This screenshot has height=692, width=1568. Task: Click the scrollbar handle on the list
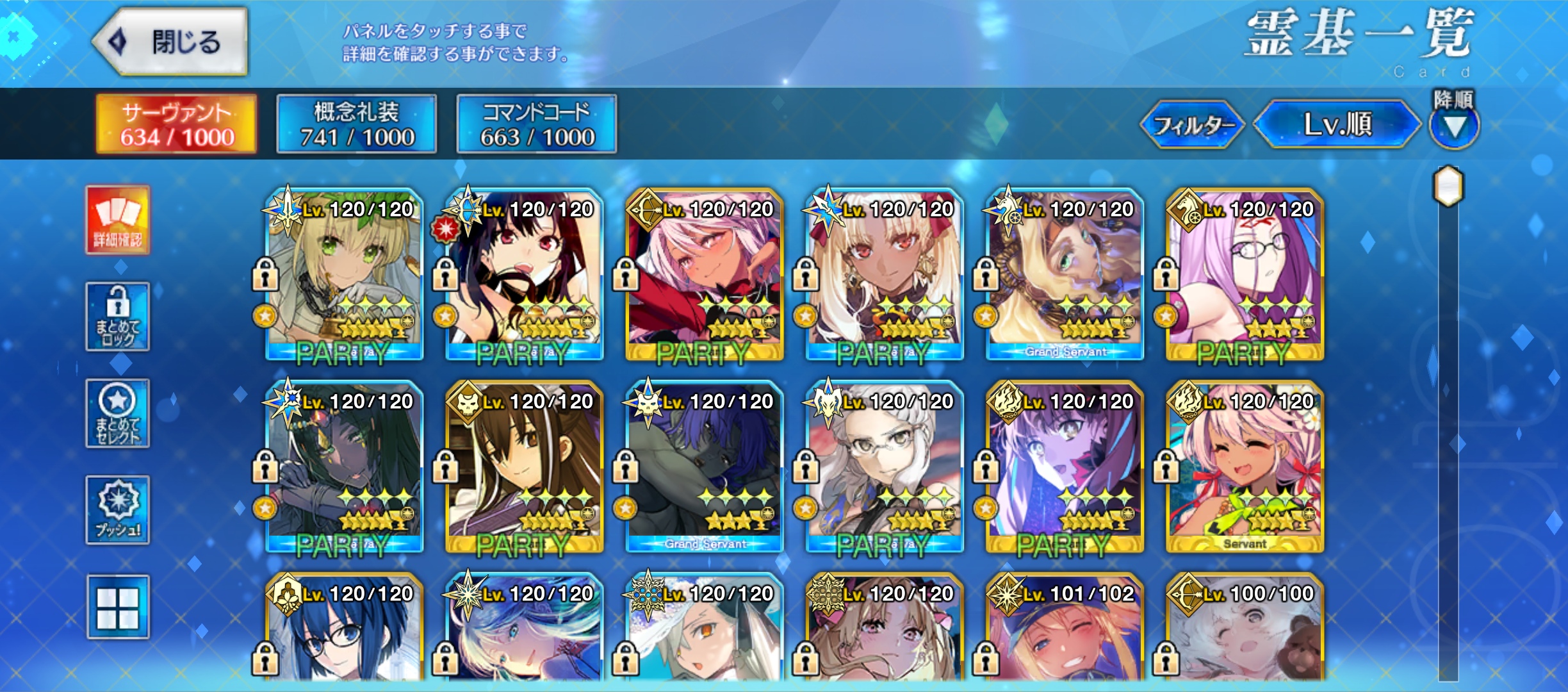[x=1448, y=186]
